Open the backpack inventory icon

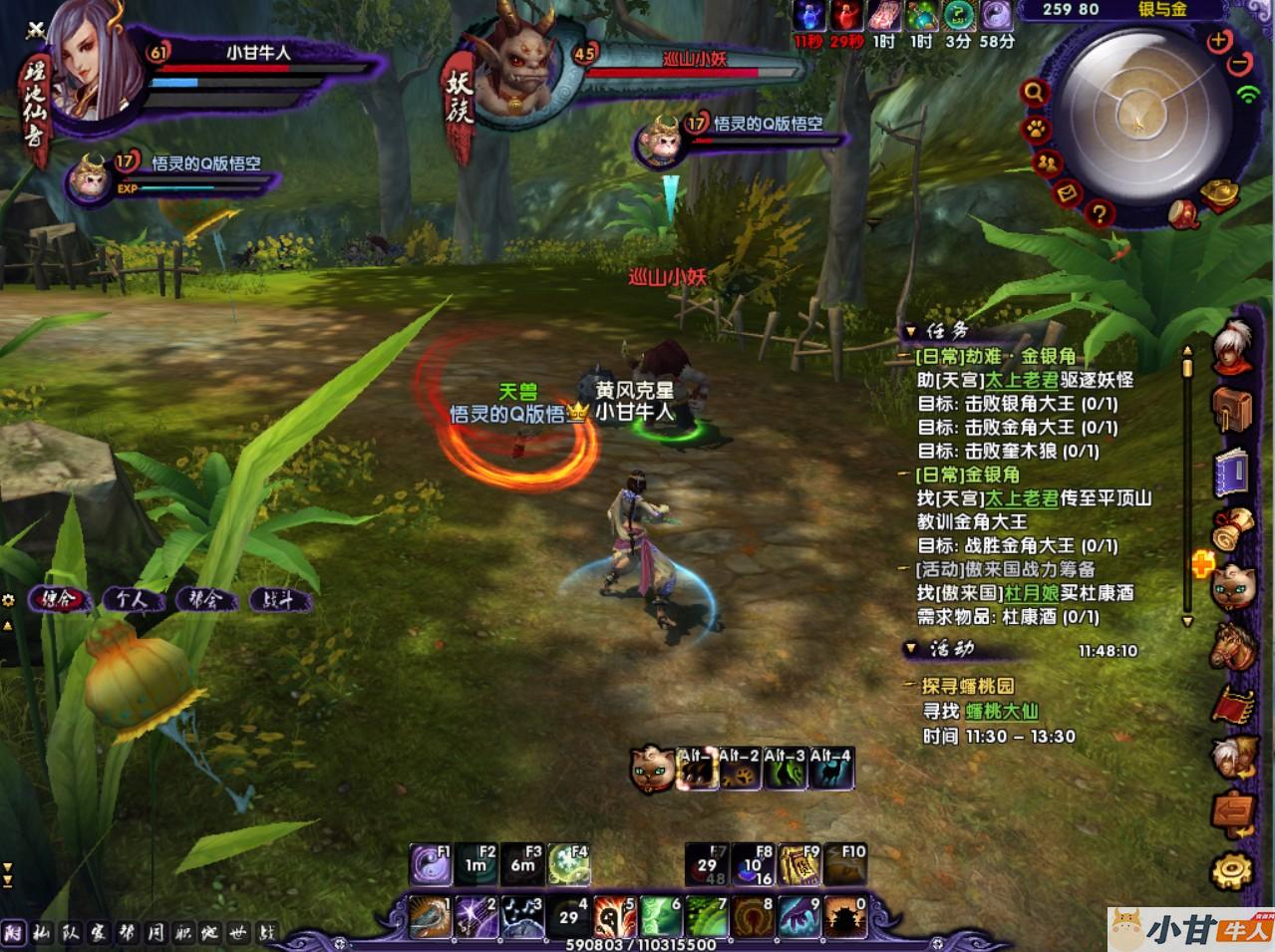[1232, 409]
